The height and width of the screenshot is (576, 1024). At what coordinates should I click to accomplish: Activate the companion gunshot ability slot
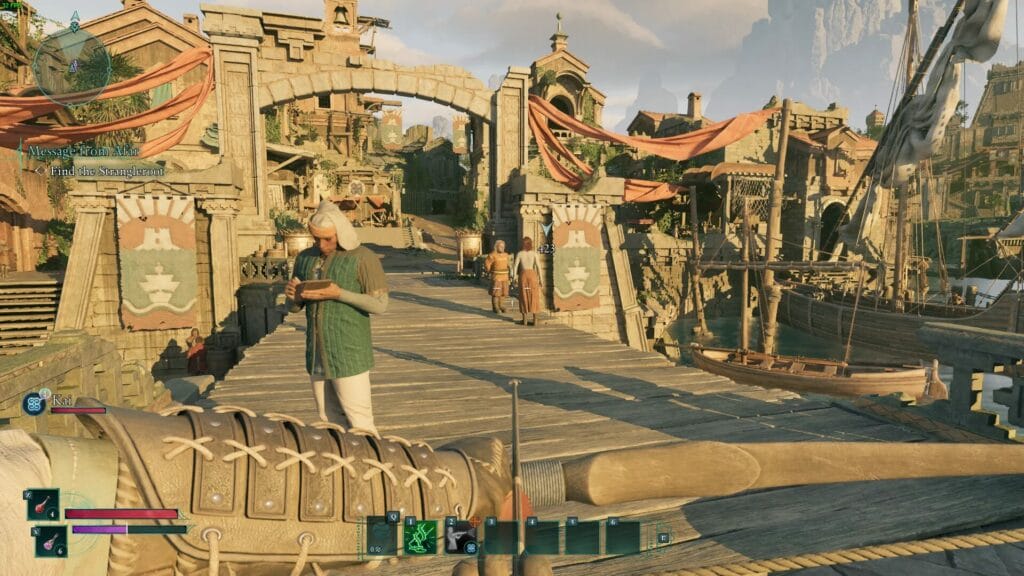(460, 537)
